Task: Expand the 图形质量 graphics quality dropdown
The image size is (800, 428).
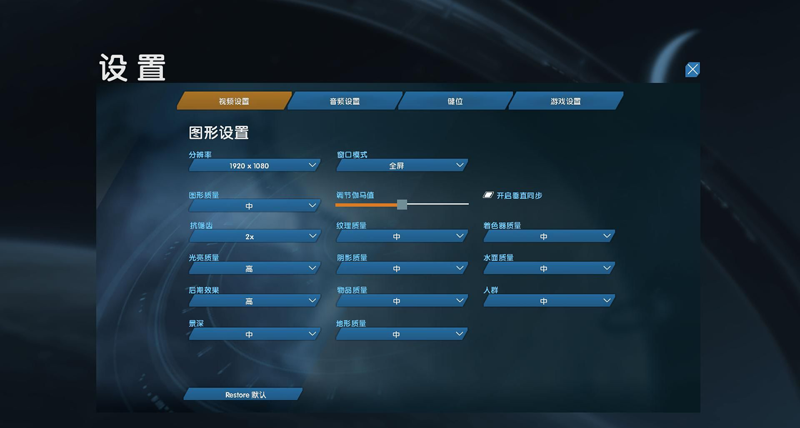Action: (x=254, y=205)
